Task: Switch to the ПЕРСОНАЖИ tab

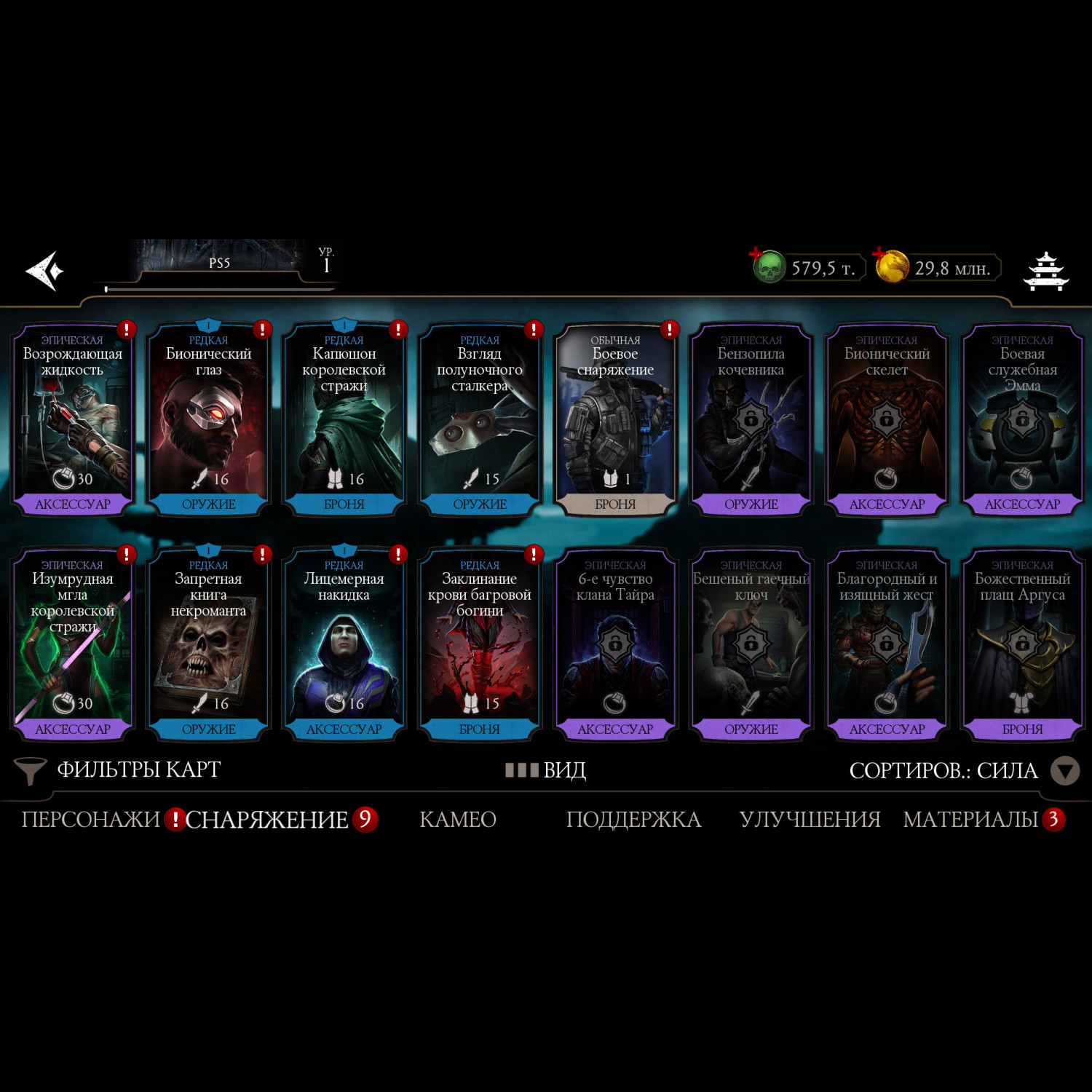Action: (x=90, y=820)
